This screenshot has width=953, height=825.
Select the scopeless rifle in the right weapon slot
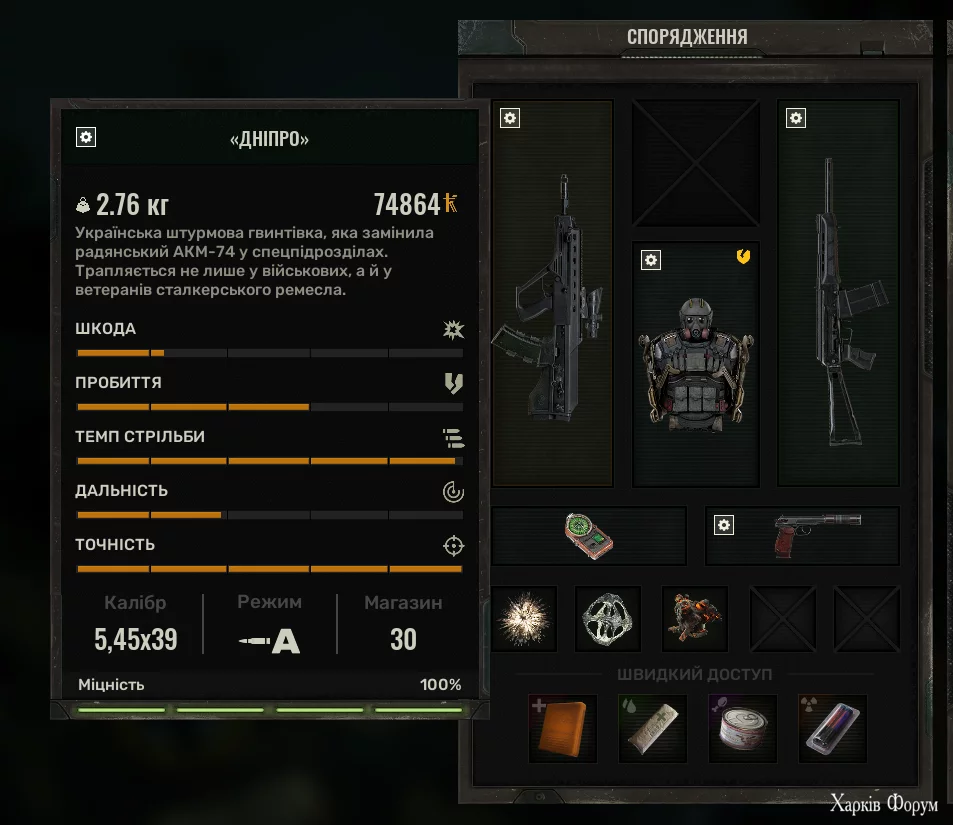[838, 295]
